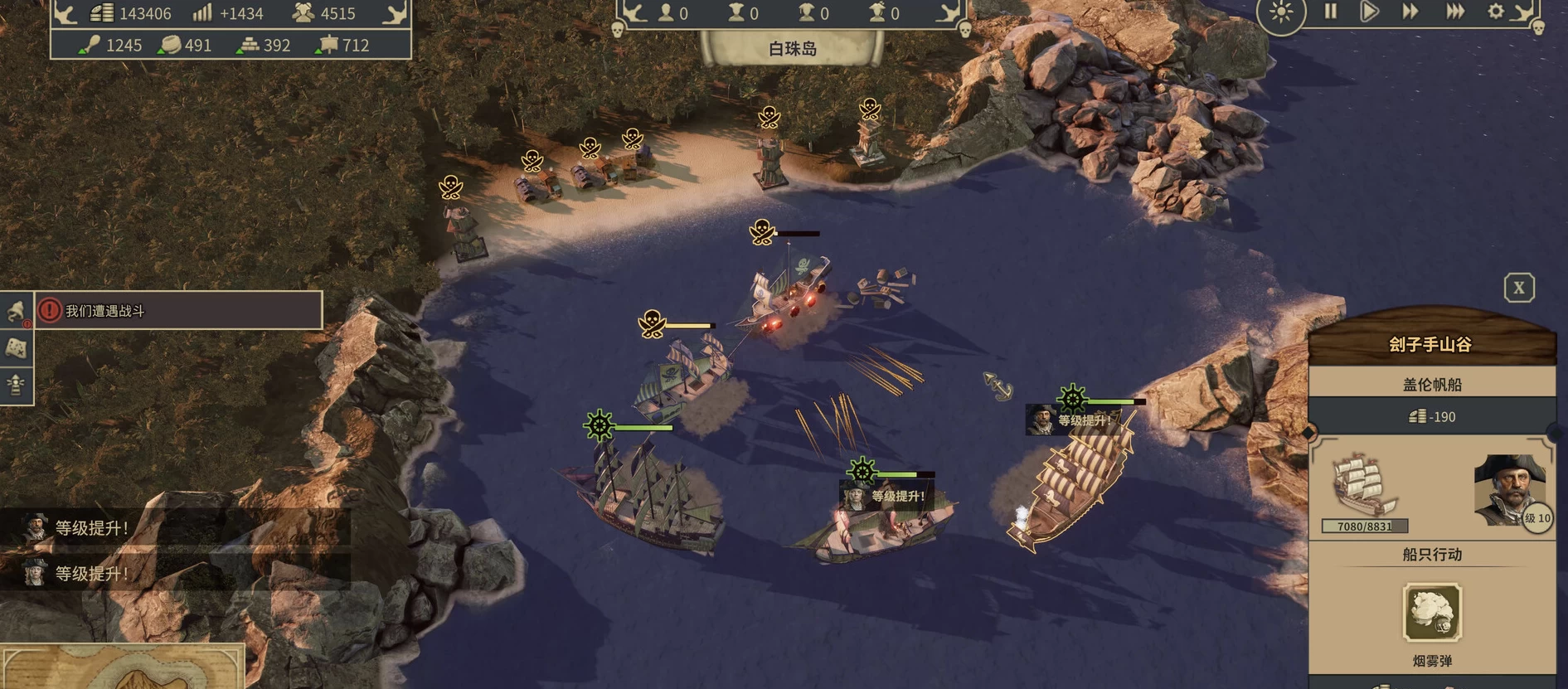1568x689 pixels.
Task: Open the gear settings menu
Action: point(1495,12)
